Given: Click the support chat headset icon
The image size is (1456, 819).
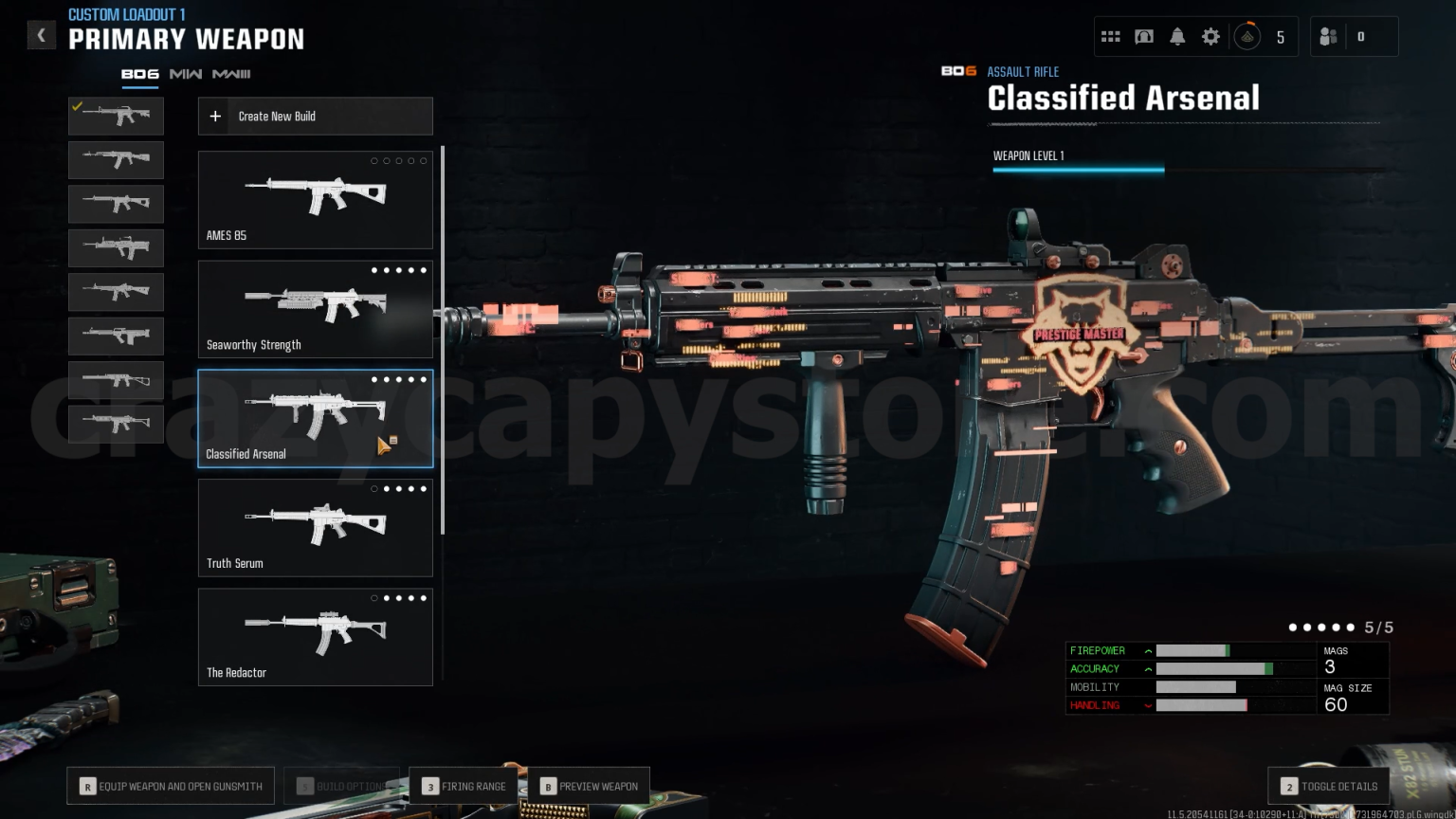Looking at the screenshot, I should point(1144,35).
